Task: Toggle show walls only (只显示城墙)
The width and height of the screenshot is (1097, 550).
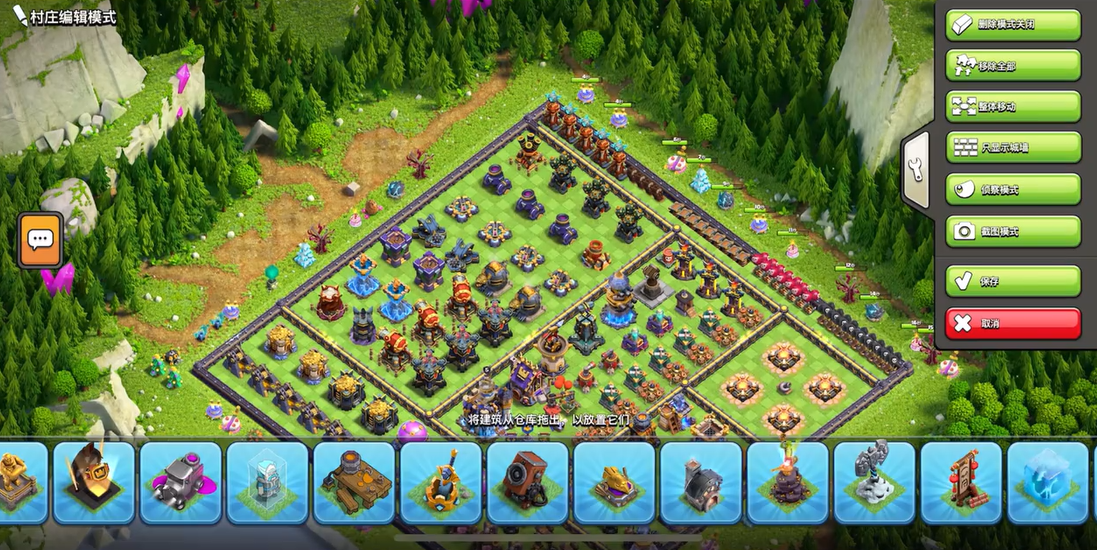Action: [x=1013, y=147]
